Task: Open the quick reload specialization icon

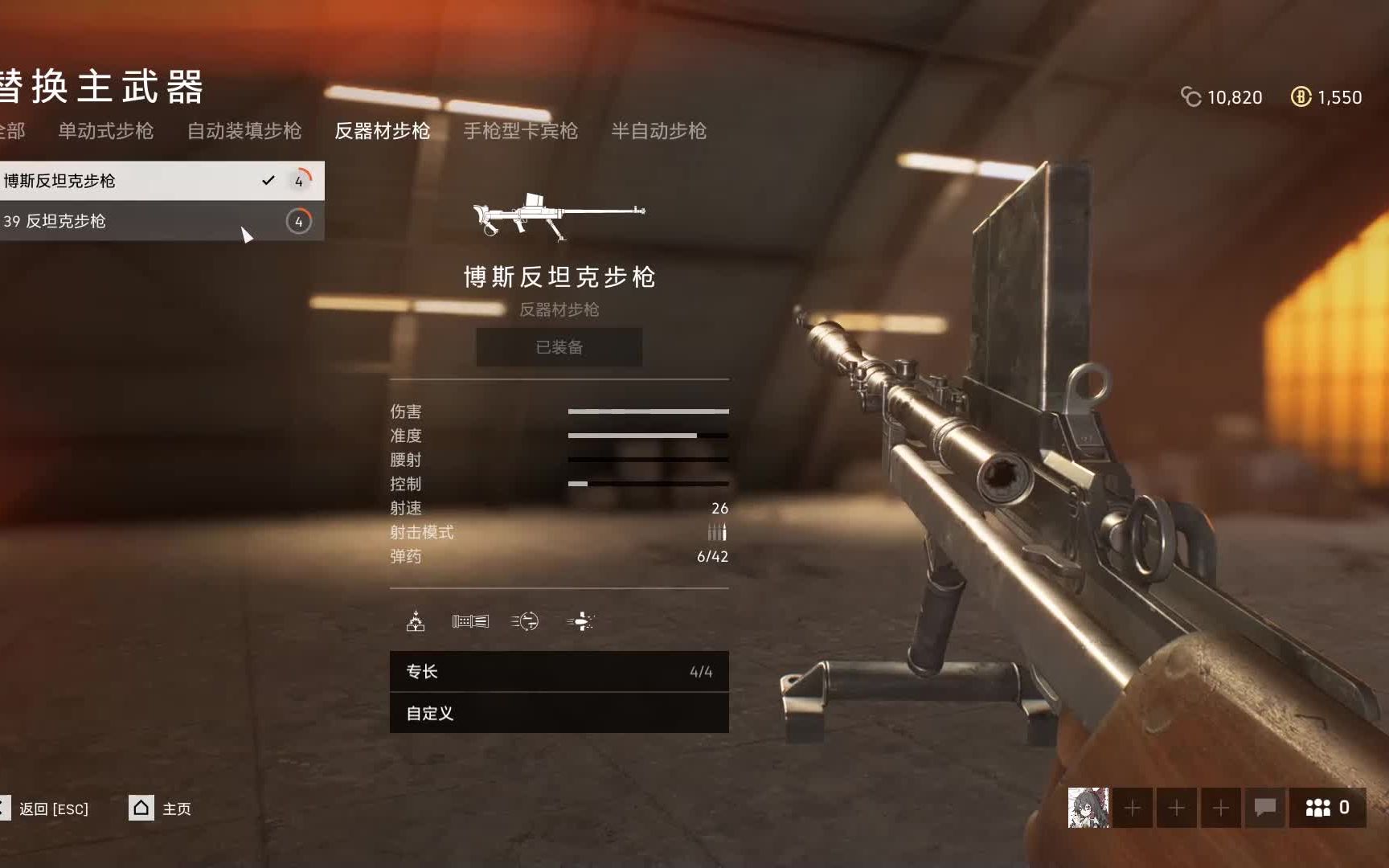Action: pyautogui.click(x=527, y=620)
